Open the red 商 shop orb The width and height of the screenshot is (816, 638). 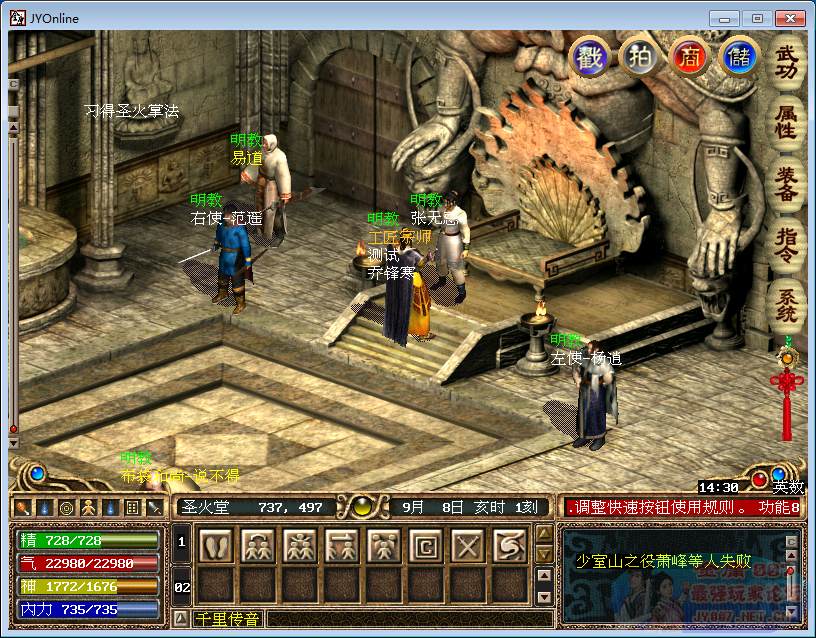pyautogui.click(x=689, y=57)
